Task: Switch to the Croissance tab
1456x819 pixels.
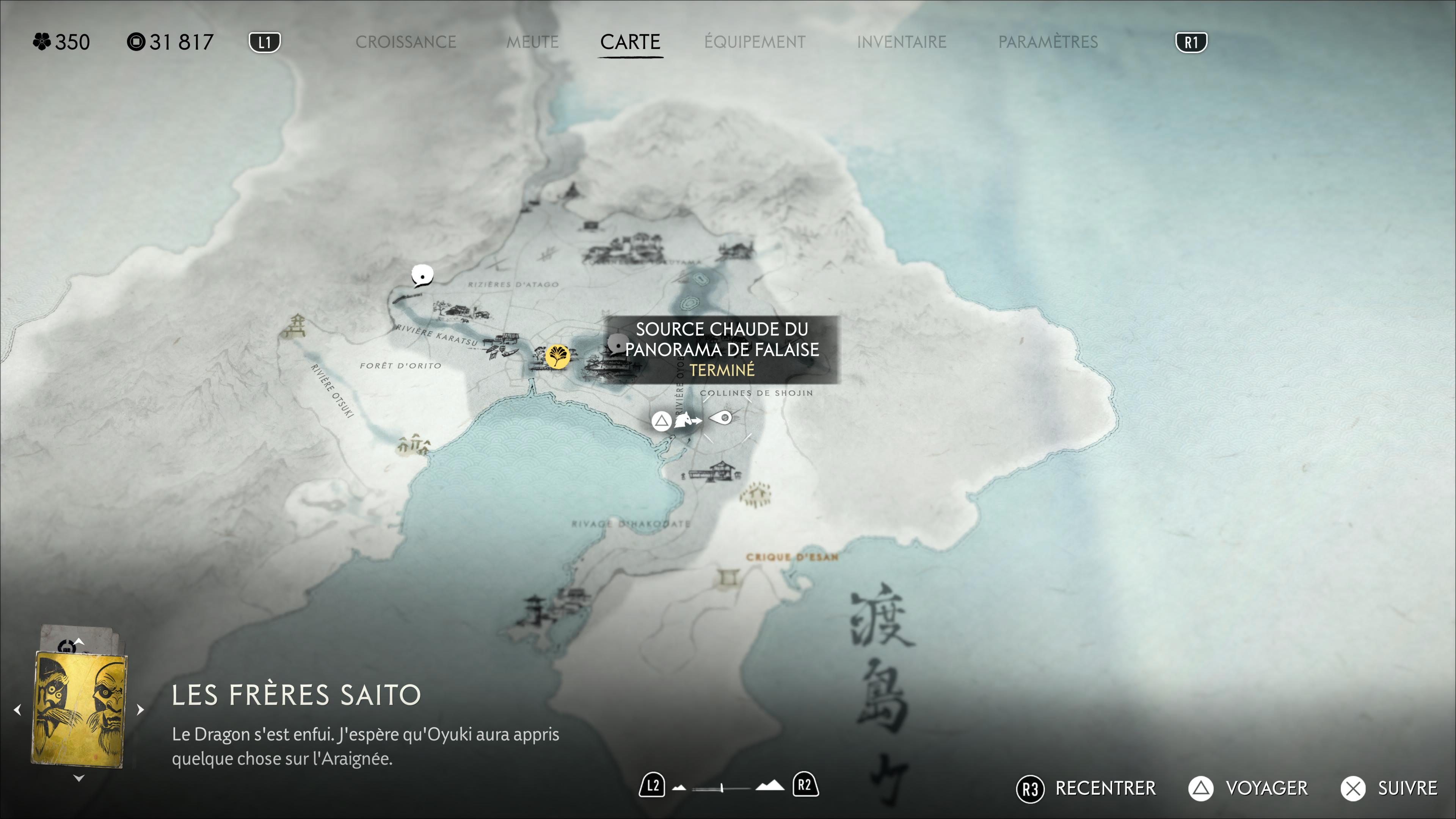Action: [405, 42]
